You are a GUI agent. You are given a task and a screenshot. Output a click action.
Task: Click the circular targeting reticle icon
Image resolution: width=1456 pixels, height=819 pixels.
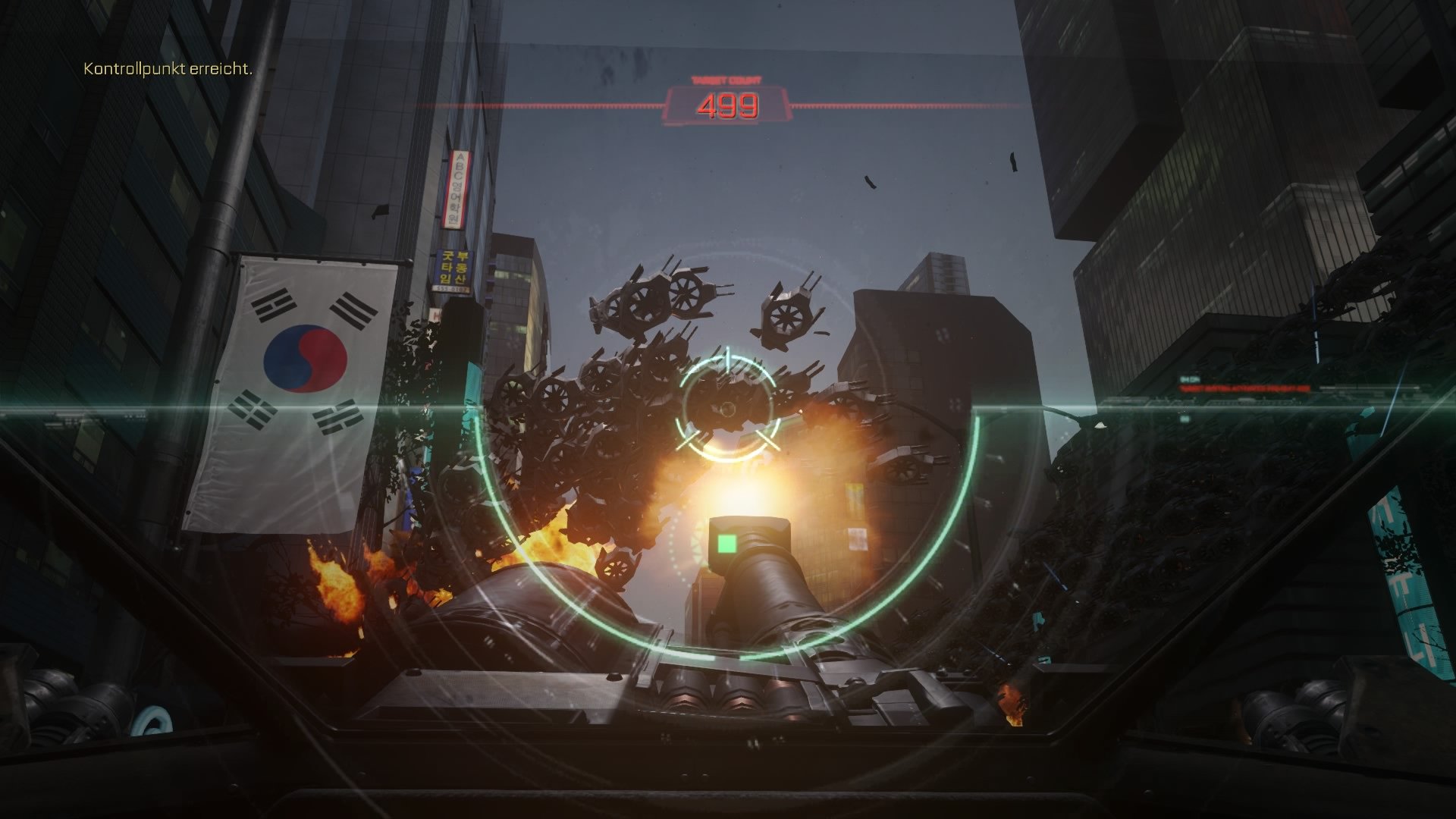pyautogui.click(x=728, y=409)
